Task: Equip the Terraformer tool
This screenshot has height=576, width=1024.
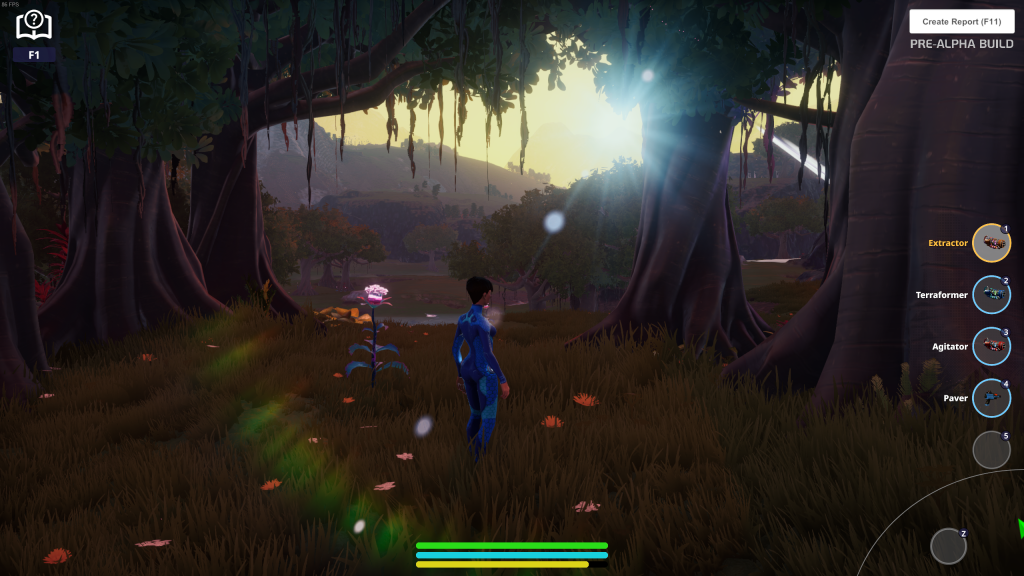Action: point(991,295)
